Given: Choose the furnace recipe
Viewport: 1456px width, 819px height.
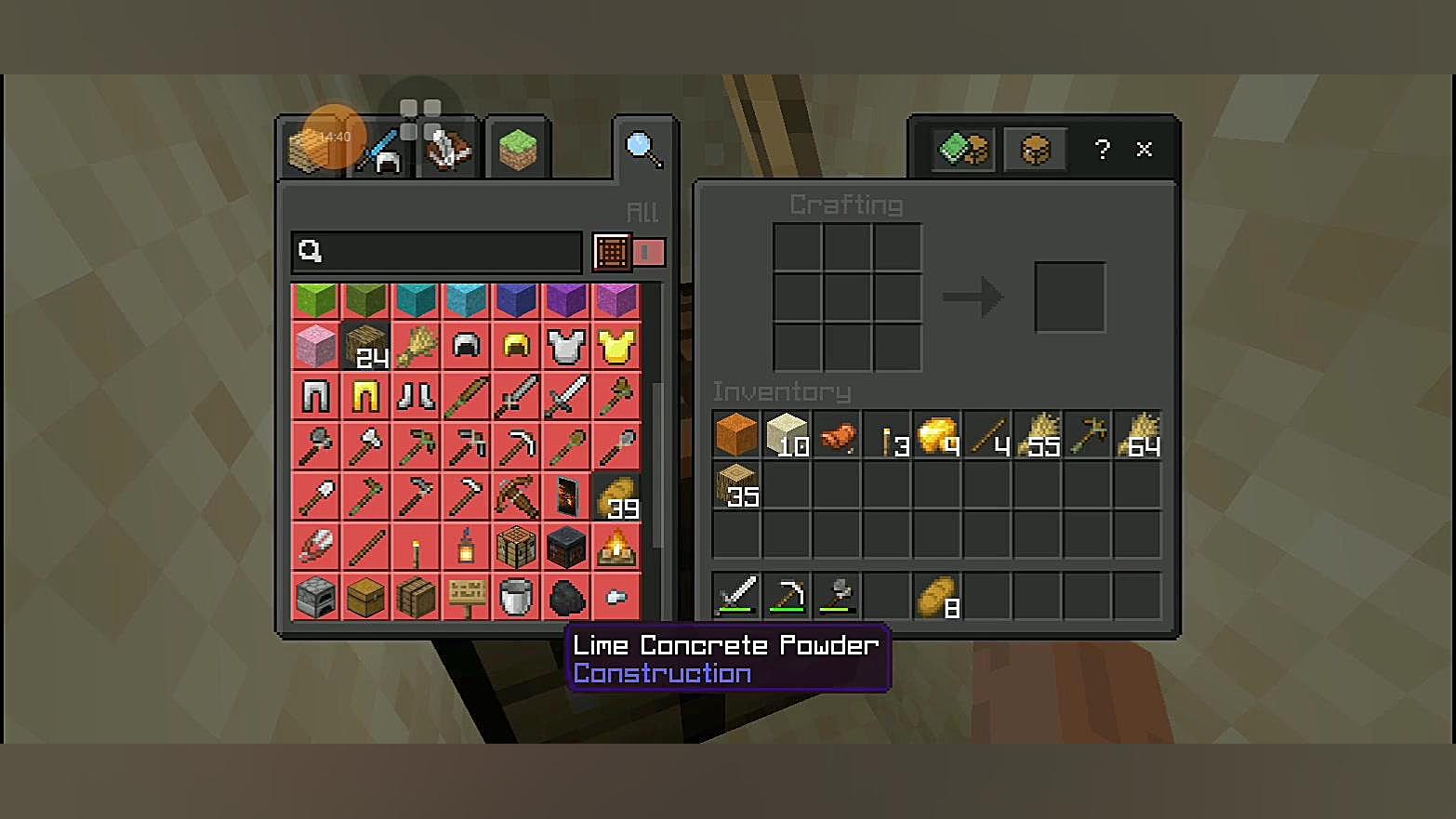Looking at the screenshot, I should tap(316, 597).
